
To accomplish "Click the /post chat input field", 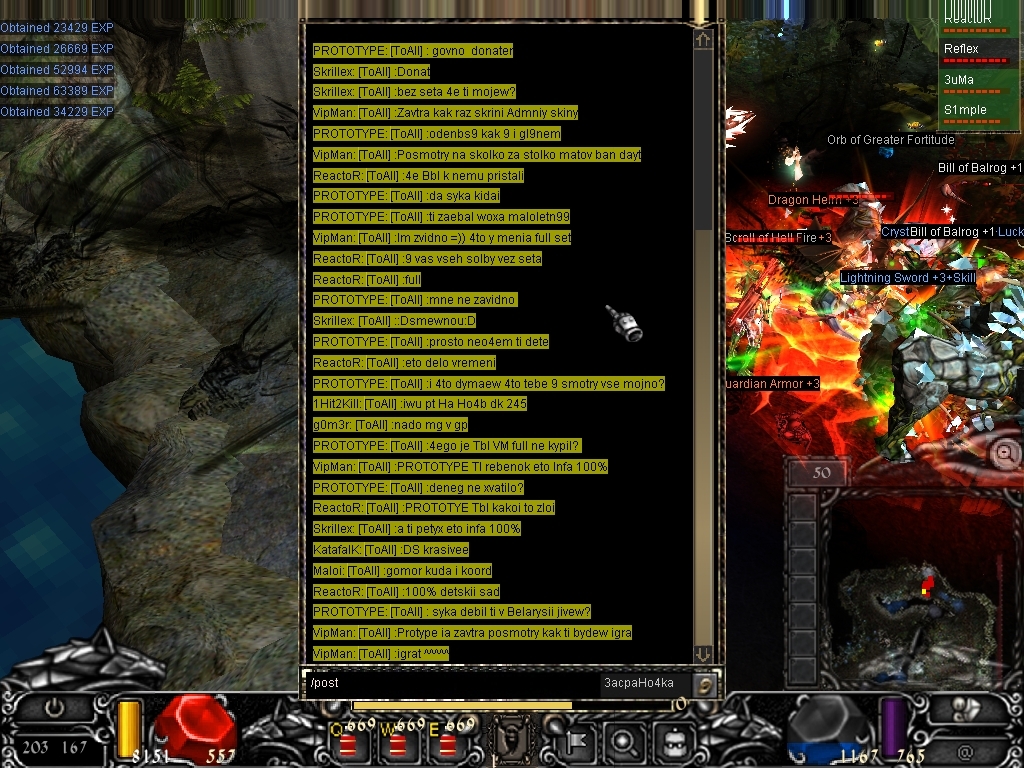I will click(450, 683).
